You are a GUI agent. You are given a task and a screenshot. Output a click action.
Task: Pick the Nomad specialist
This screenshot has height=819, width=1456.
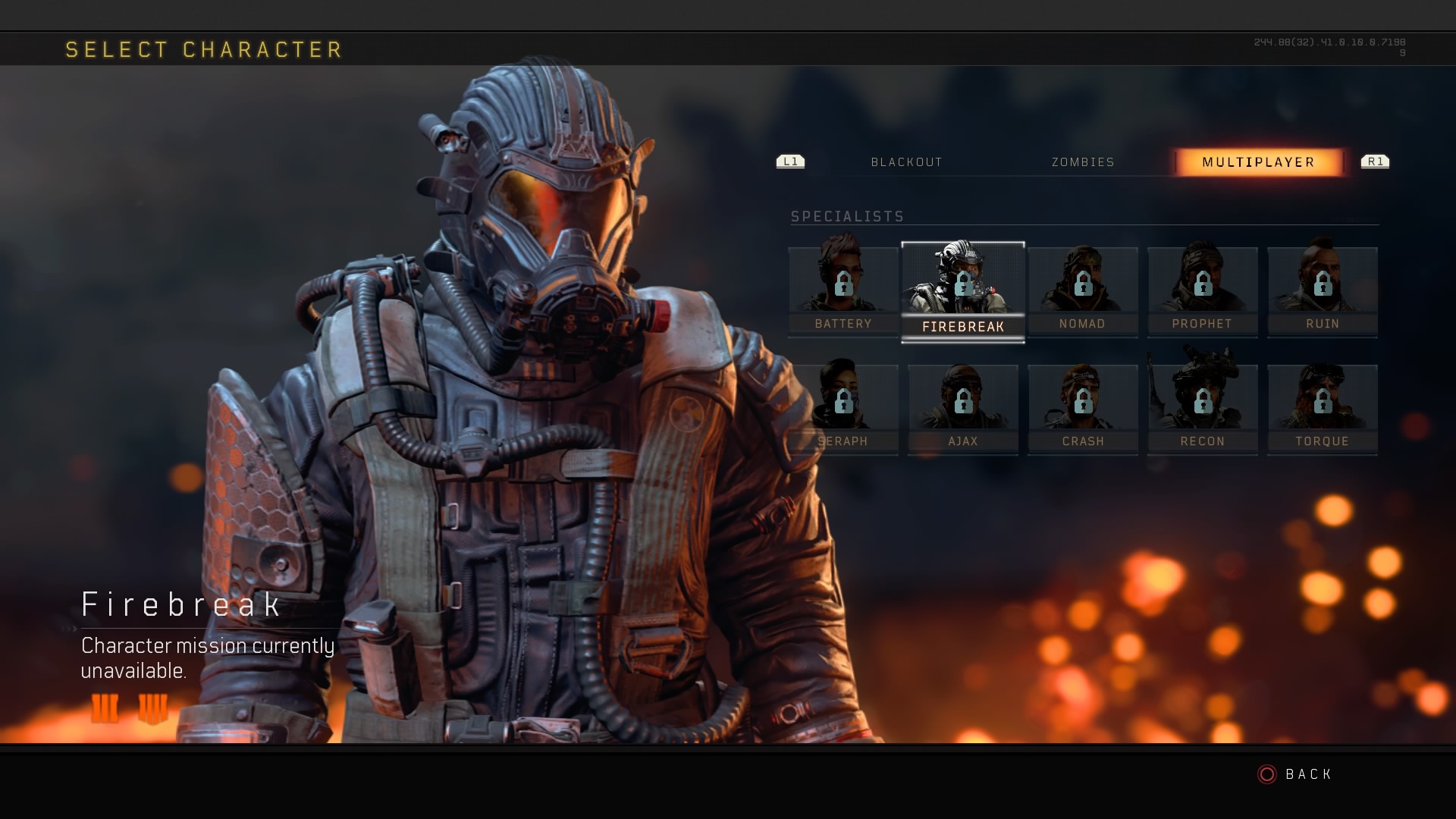point(1083,291)
